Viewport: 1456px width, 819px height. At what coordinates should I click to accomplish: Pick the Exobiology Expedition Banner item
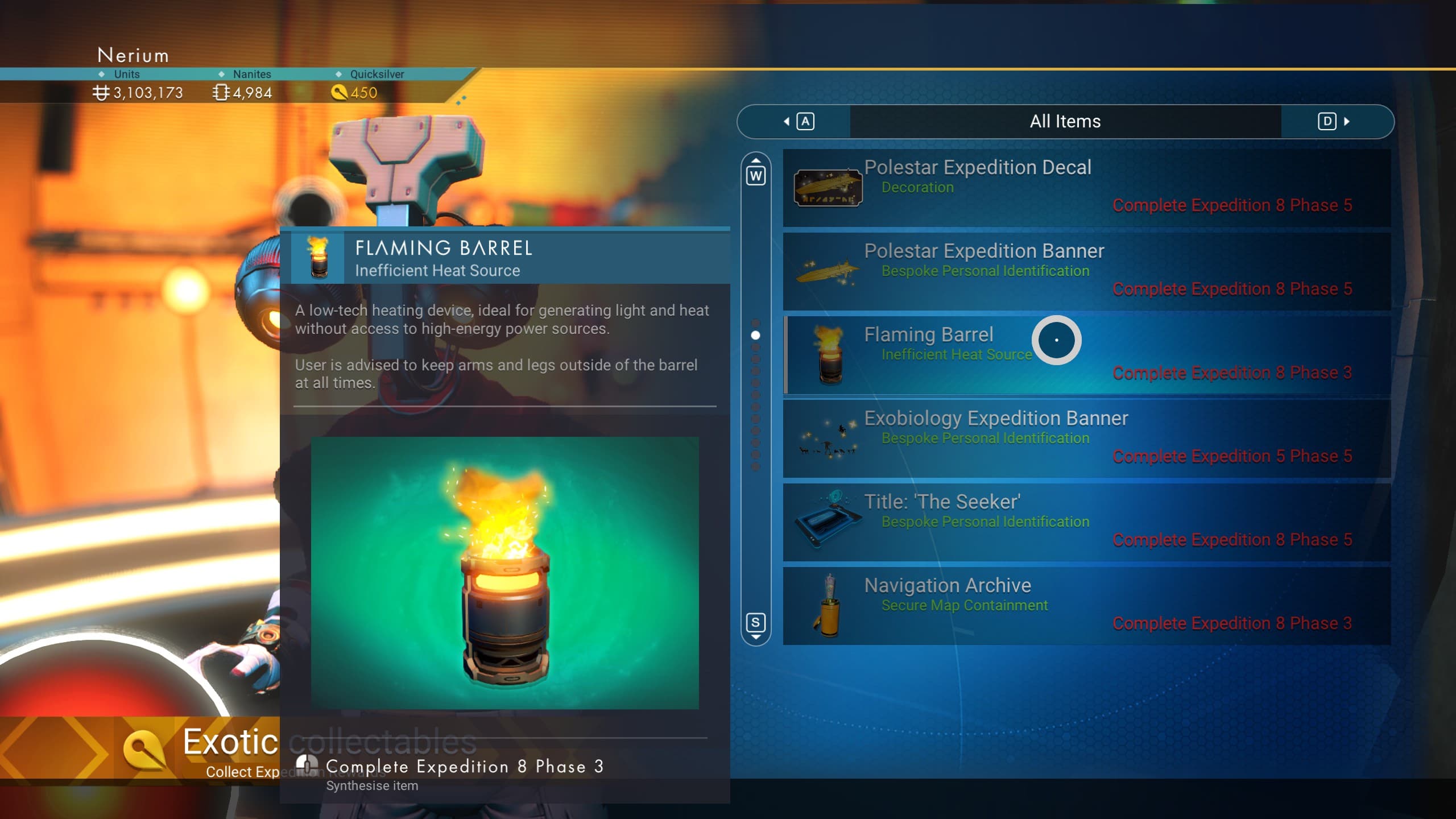click(x=1086, y=439)
